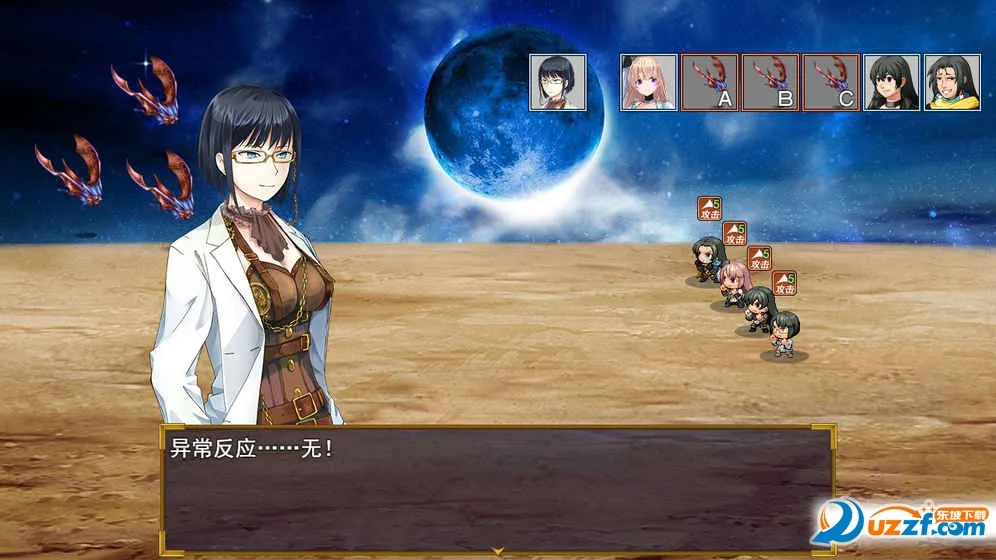The height and width of the screenshot is (560, 996).
Task: Advance the dialogue text box
Action: coord(497,488)
